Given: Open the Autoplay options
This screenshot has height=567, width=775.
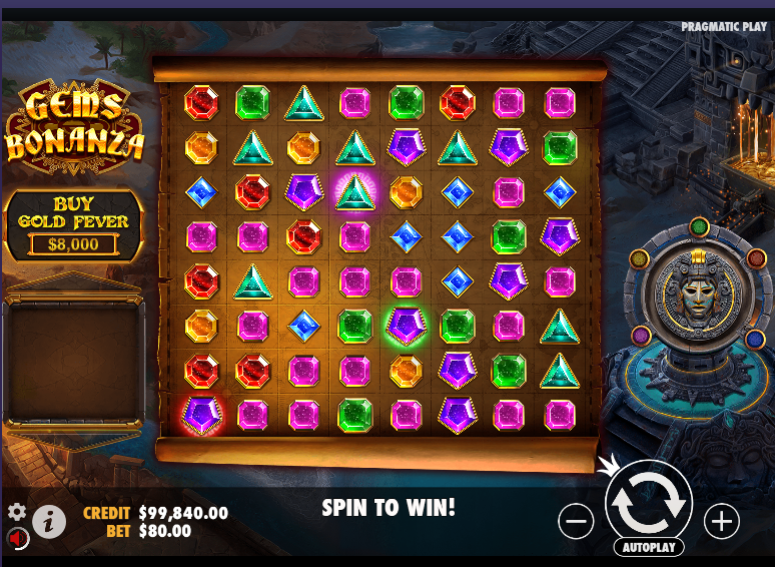Looking at the screenshot, I should (x=648, y=547).
